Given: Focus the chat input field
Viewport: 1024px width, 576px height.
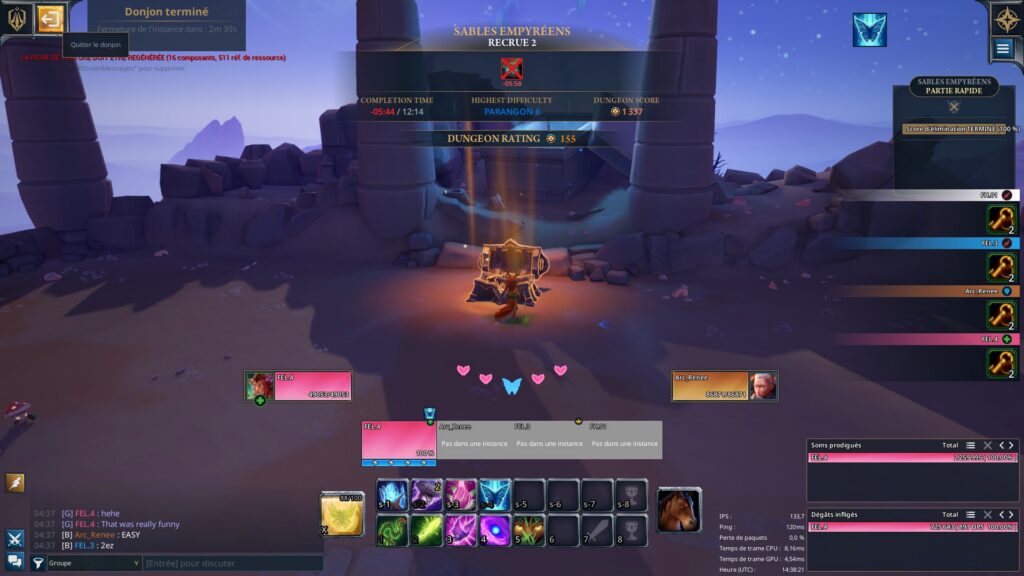Looking at the screenshot, I should [230, 564].
